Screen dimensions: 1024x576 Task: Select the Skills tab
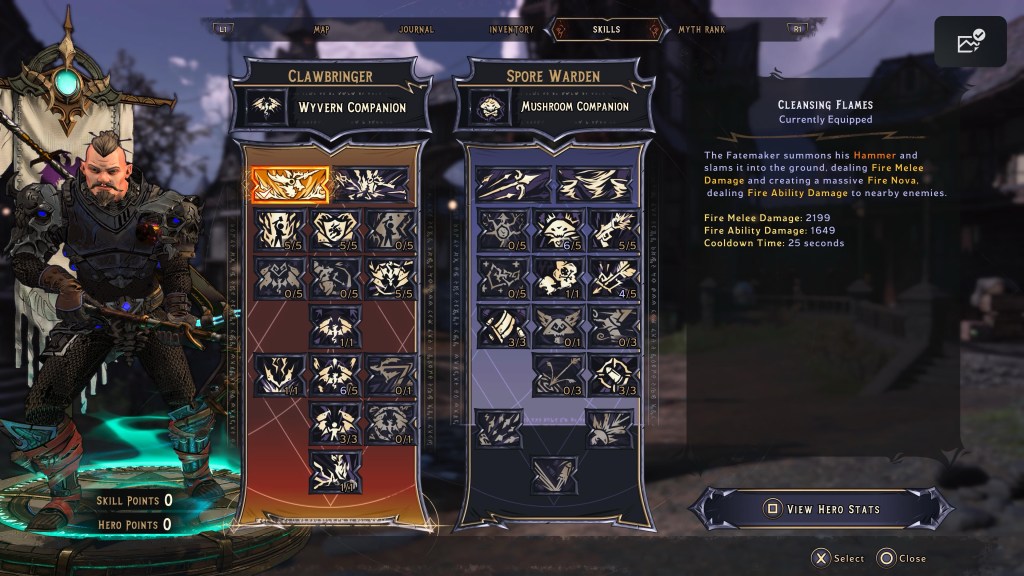[x=607, y=30]
